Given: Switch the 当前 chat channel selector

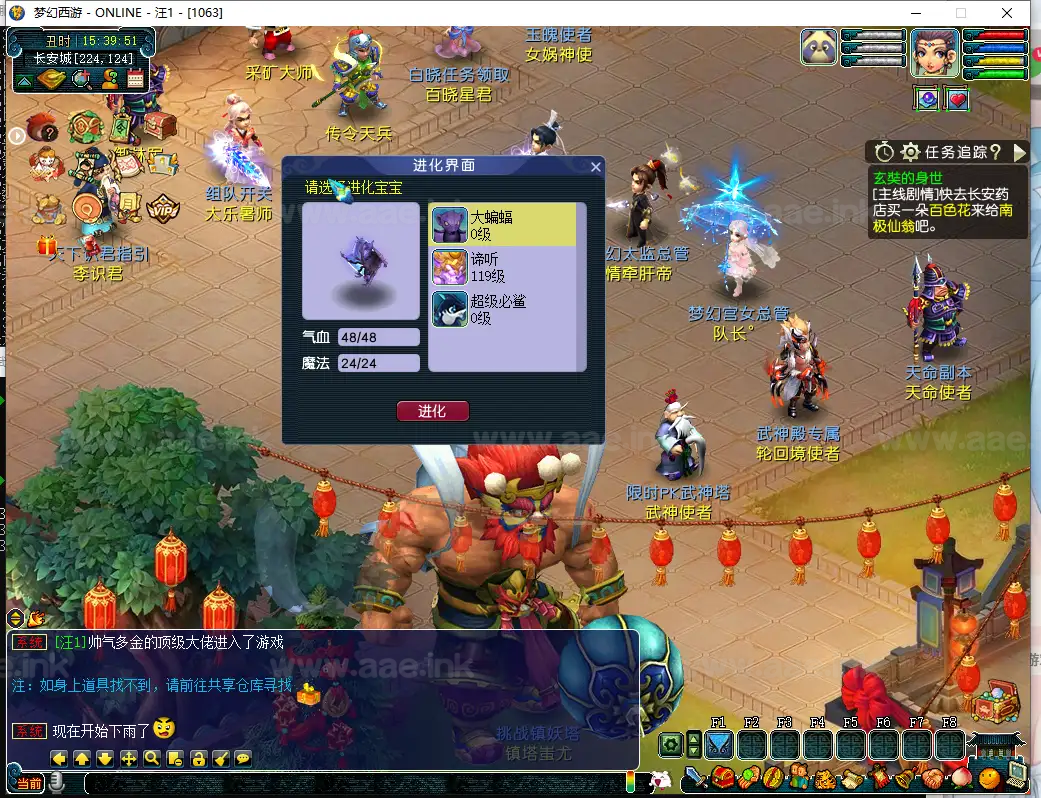Looking at the screenshot, I should pyautogui.click(x=29, y=783).
